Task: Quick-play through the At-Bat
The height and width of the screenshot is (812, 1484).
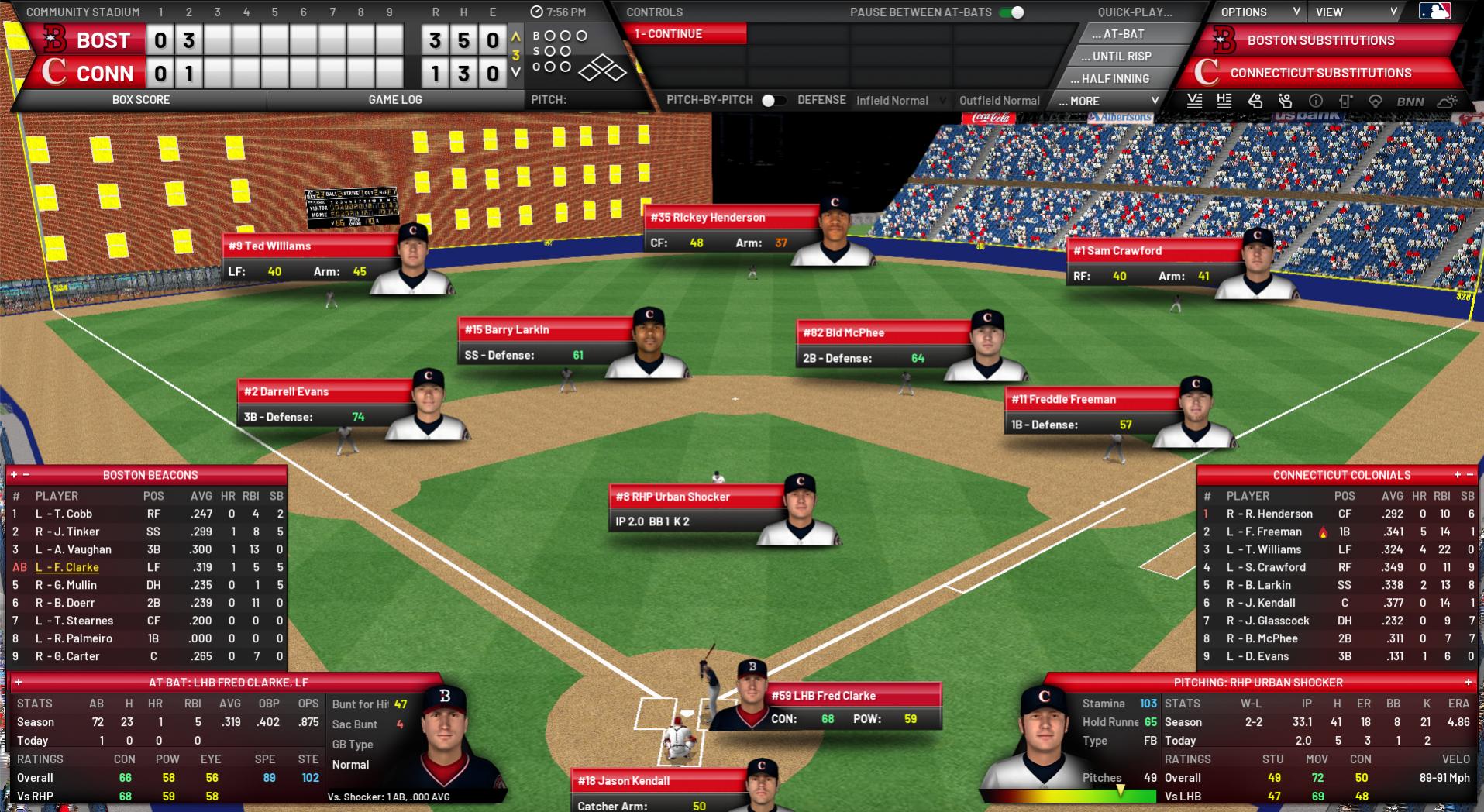Action: [1123, 34]
